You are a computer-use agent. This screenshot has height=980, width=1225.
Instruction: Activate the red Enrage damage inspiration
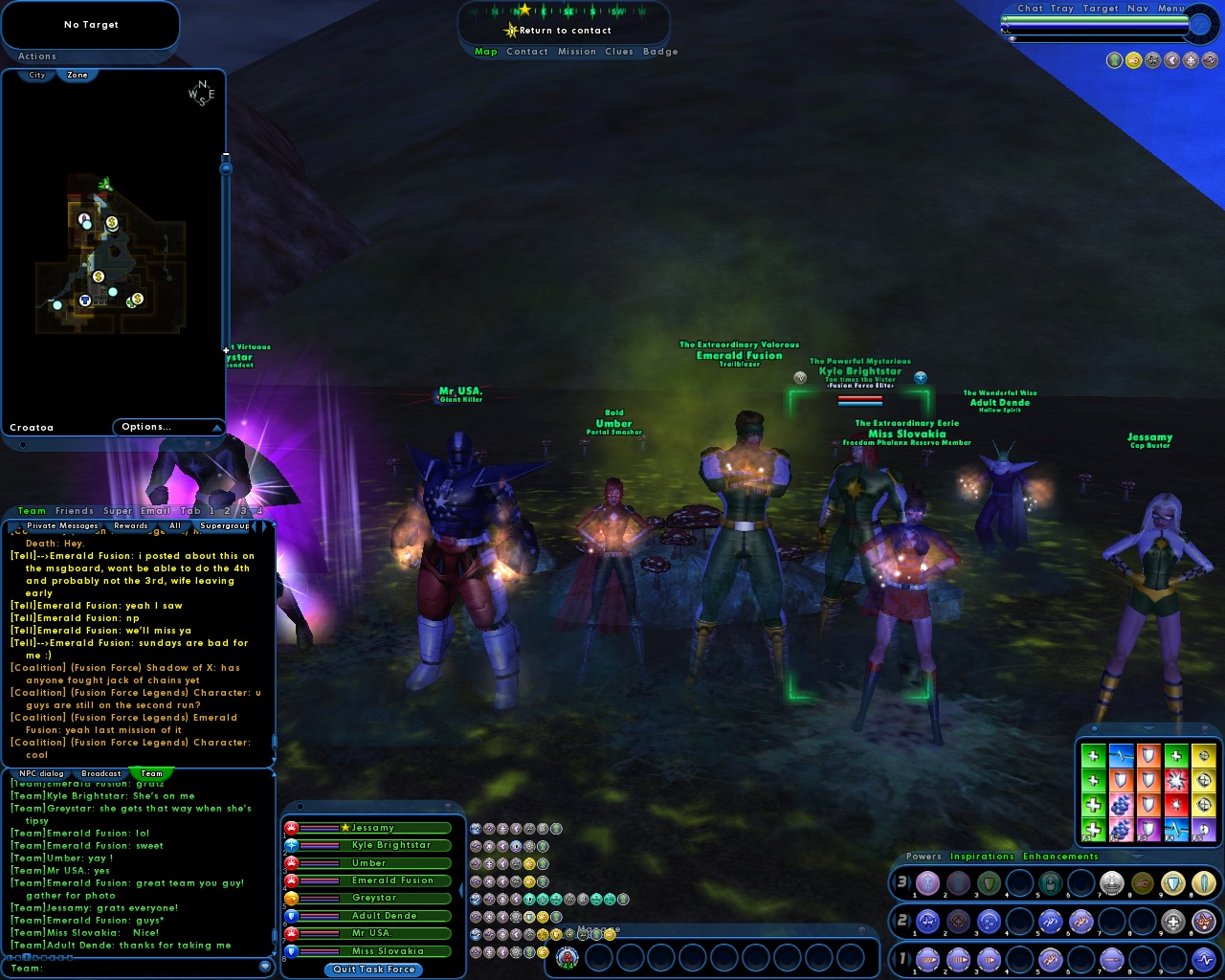click(x=1175, y=781)
